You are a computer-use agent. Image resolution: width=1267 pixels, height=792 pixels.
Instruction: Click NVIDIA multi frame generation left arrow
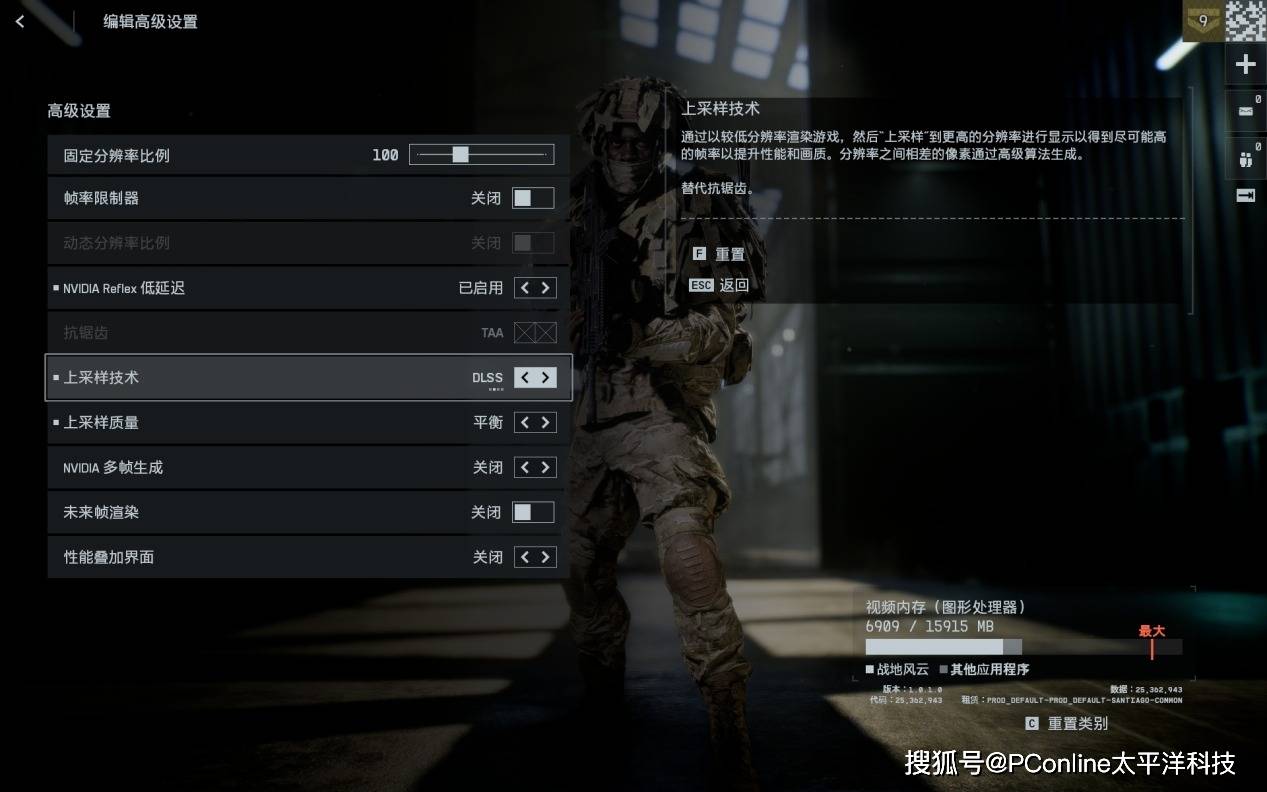pos(524,467)
